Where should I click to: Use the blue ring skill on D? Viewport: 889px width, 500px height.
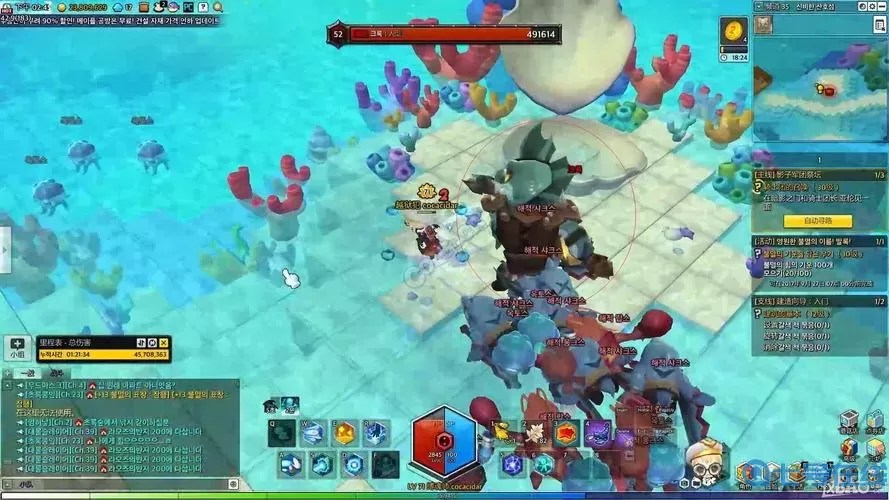353,464
